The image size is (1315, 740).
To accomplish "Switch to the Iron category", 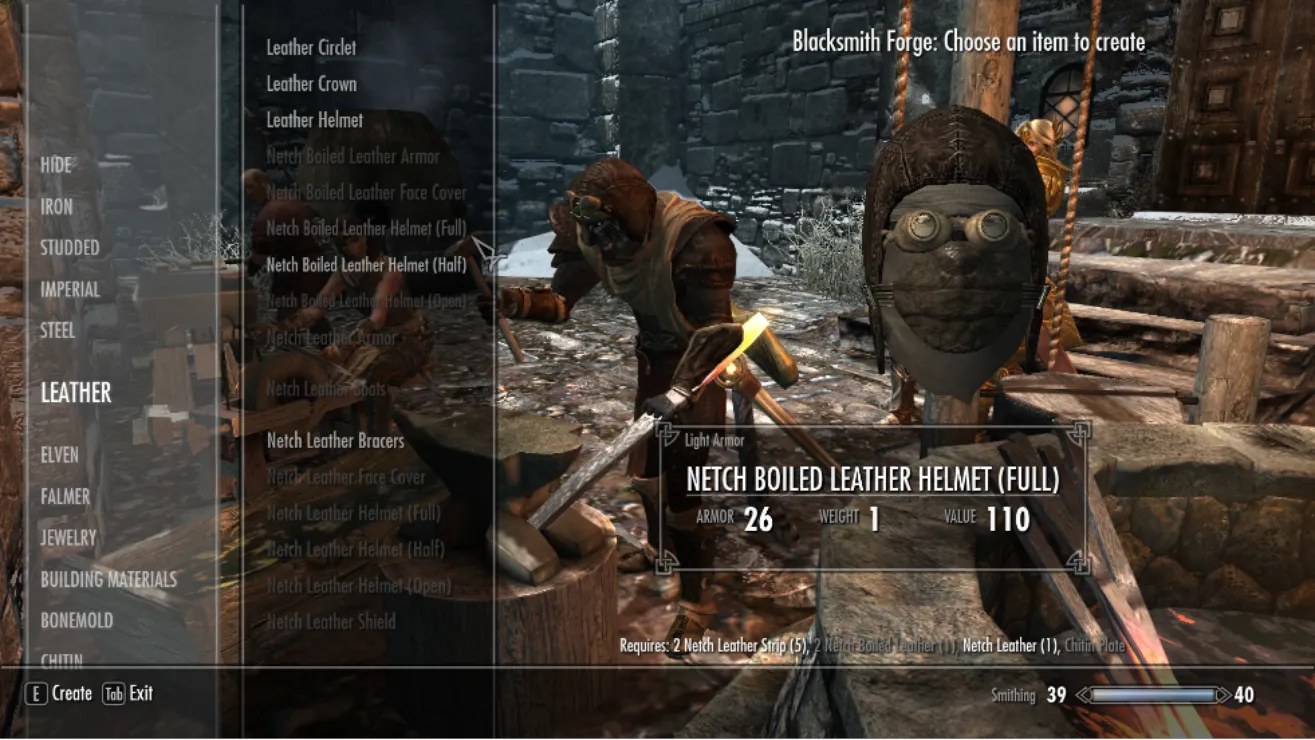I will (56, 207).
